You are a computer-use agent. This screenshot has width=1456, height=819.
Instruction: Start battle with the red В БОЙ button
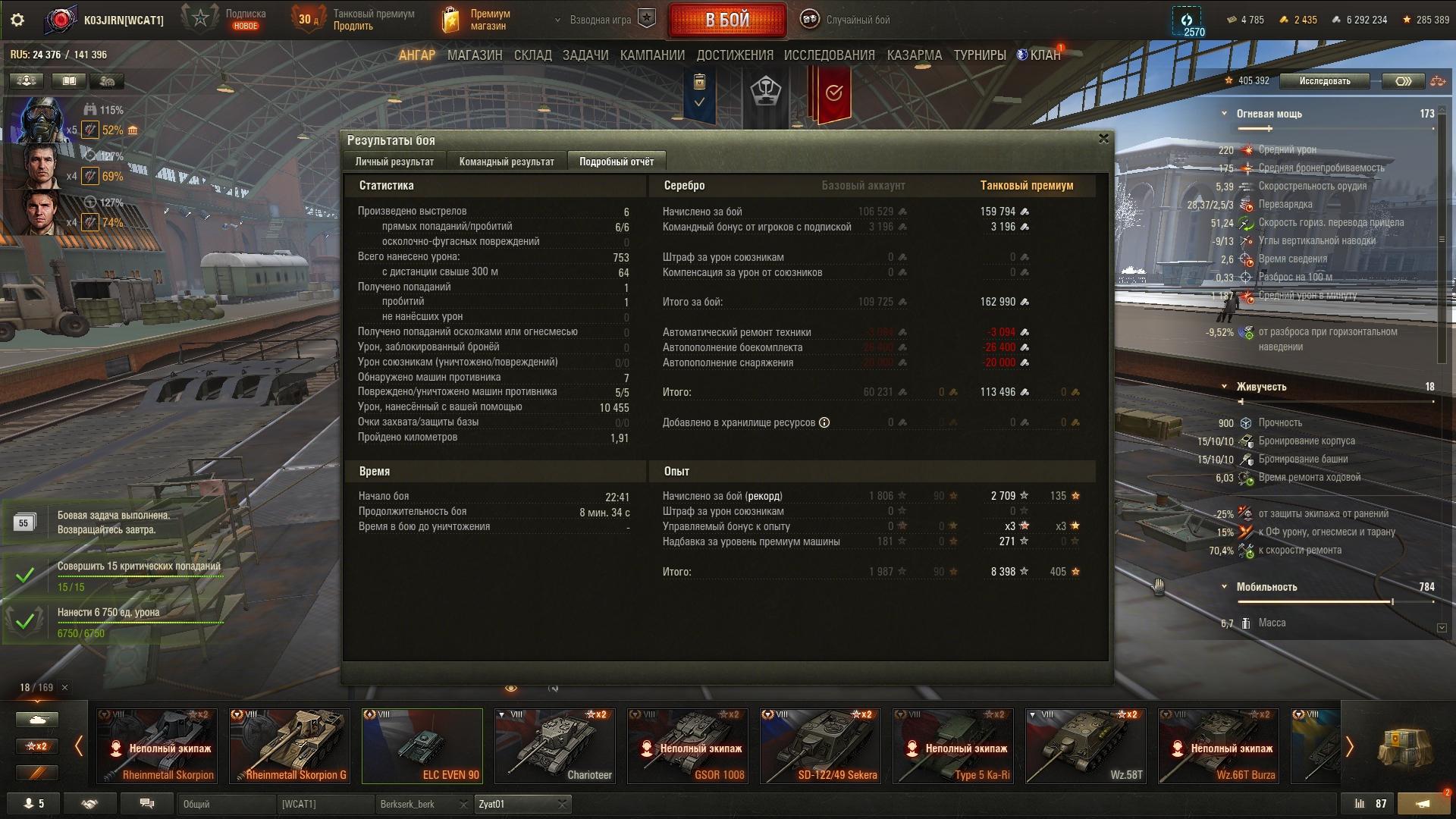click(x=726, y=20)
